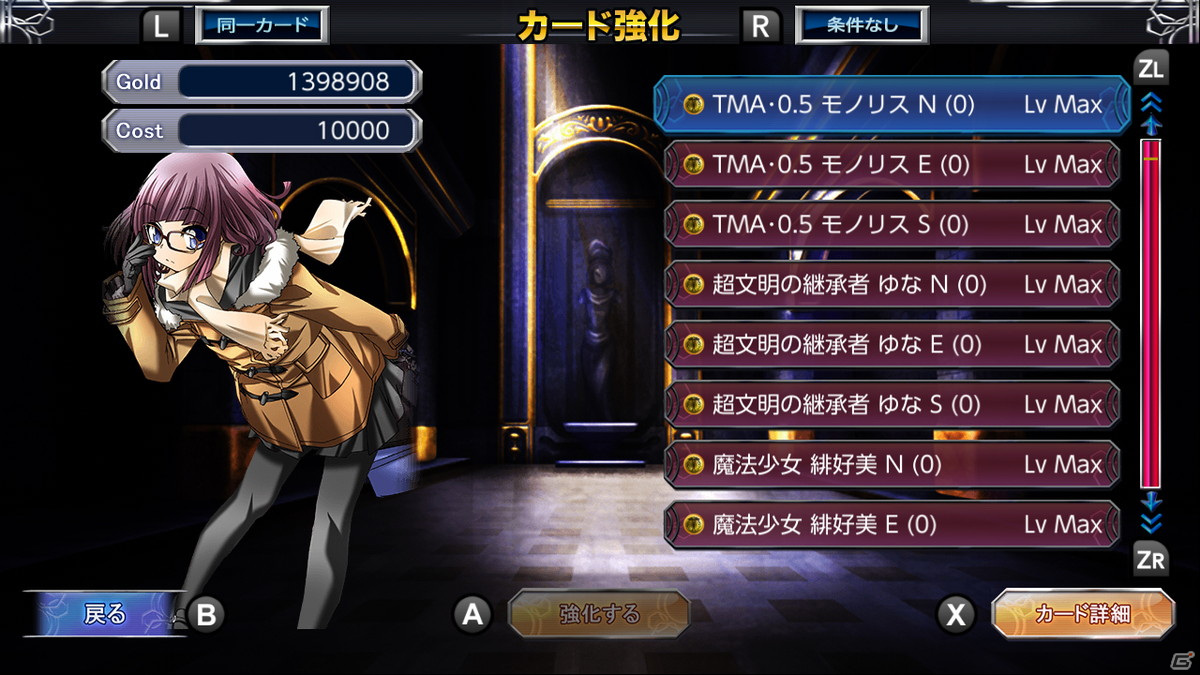Select the 魔法少女 緋好美 E card
Viewport: 1200px width, 675px height.
click(x=890, y=524)
